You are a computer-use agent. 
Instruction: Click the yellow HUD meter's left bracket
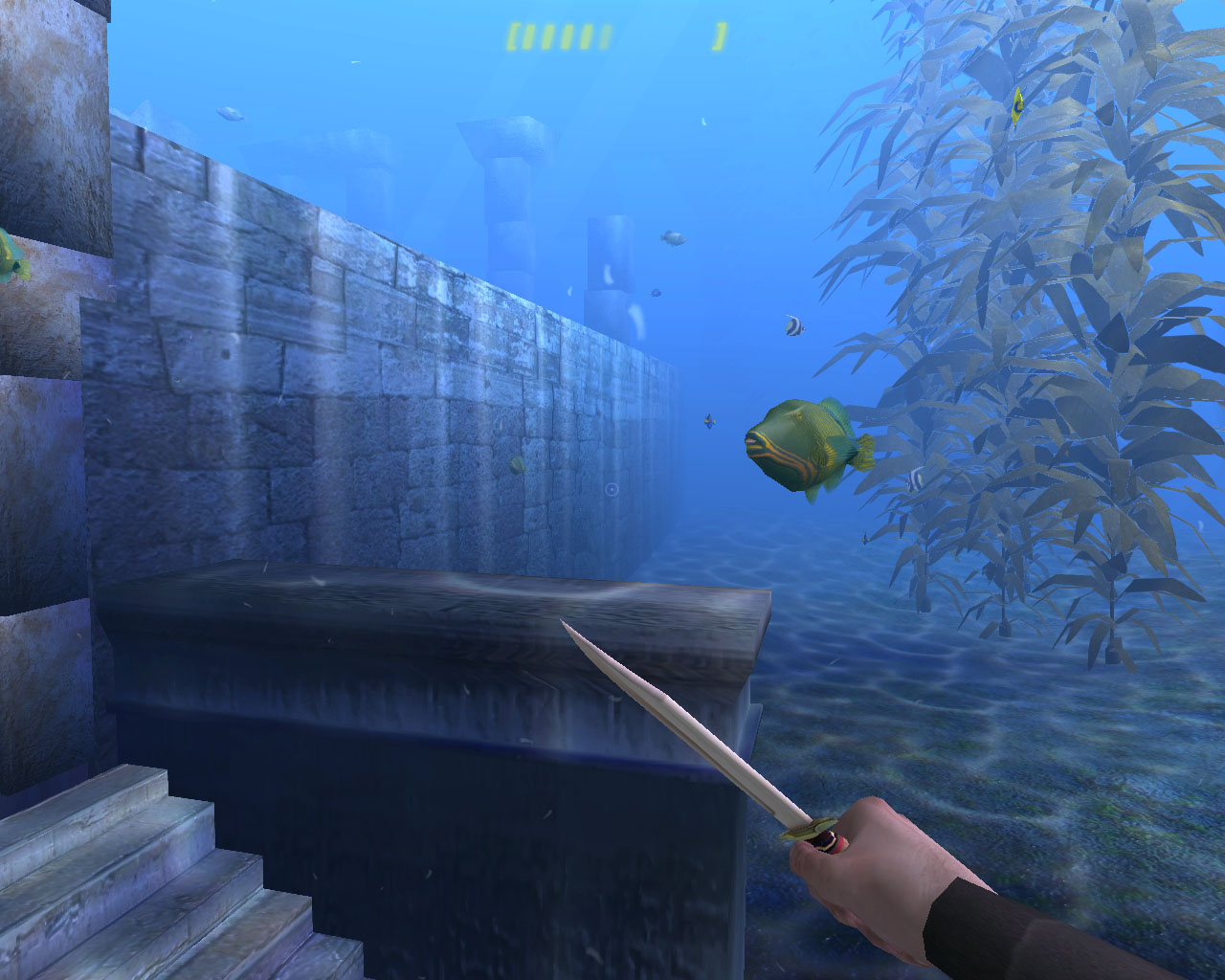pos(513,36)
